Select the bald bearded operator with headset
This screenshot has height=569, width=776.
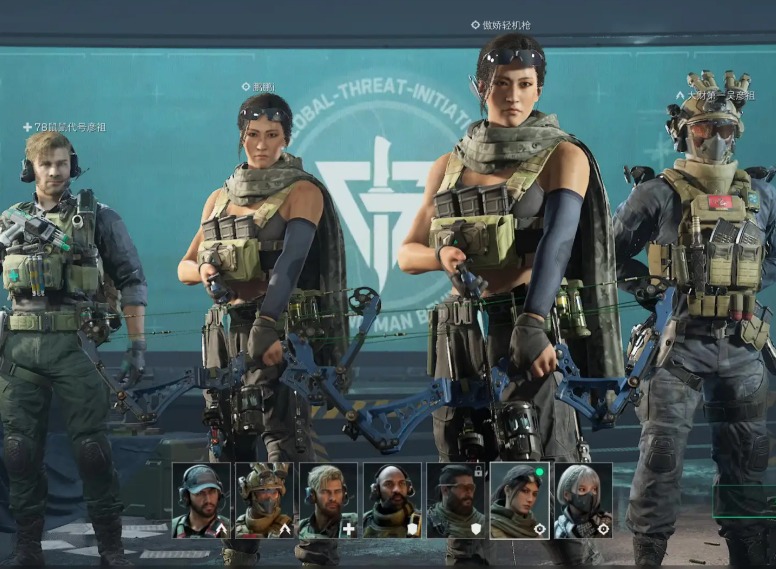[x=392, y=500]
